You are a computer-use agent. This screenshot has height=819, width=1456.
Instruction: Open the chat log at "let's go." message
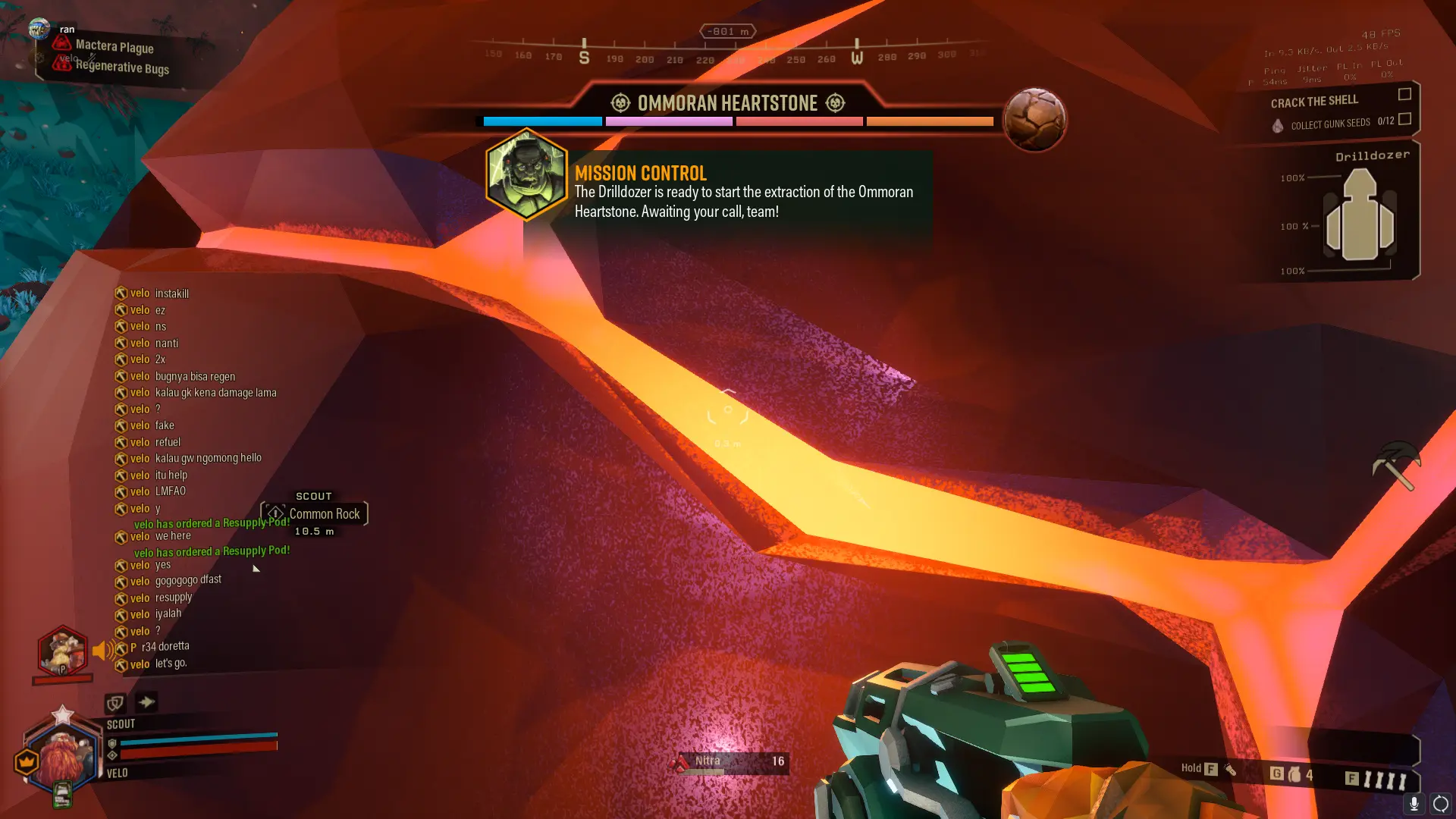point(171,664)
